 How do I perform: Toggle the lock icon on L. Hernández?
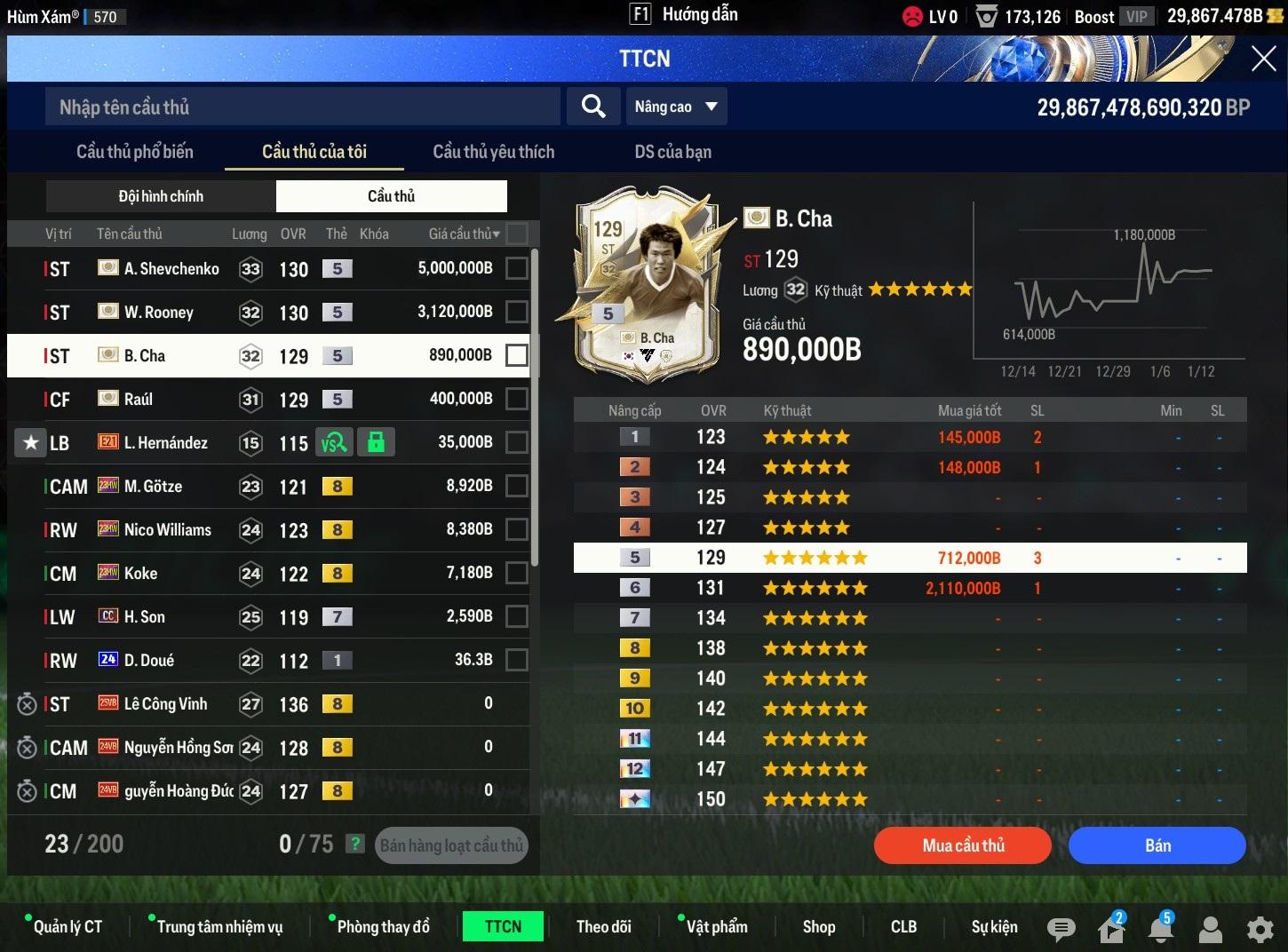coord(376,442)
